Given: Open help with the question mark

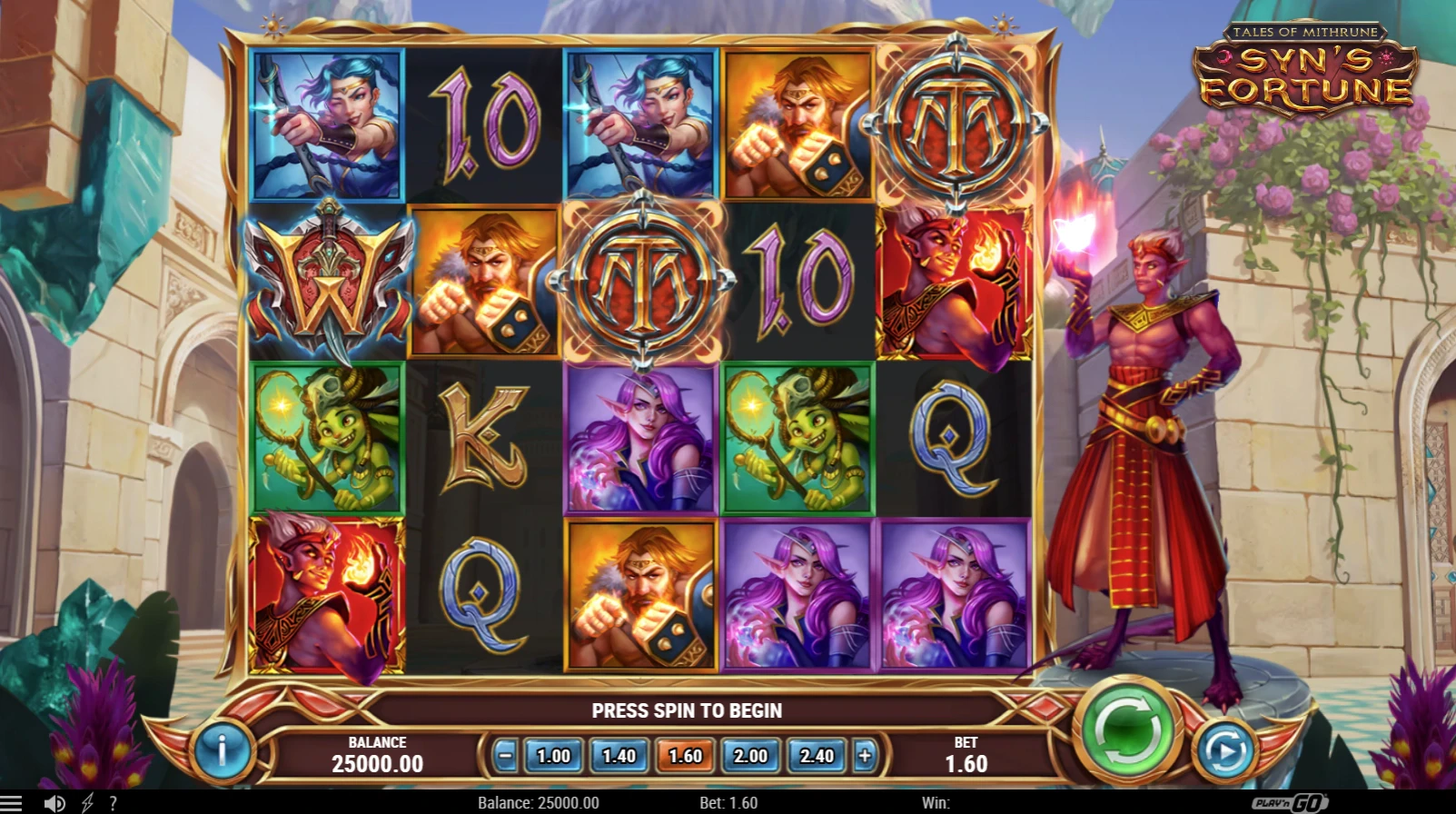Looking at the screenshot, I should point(113,803).
